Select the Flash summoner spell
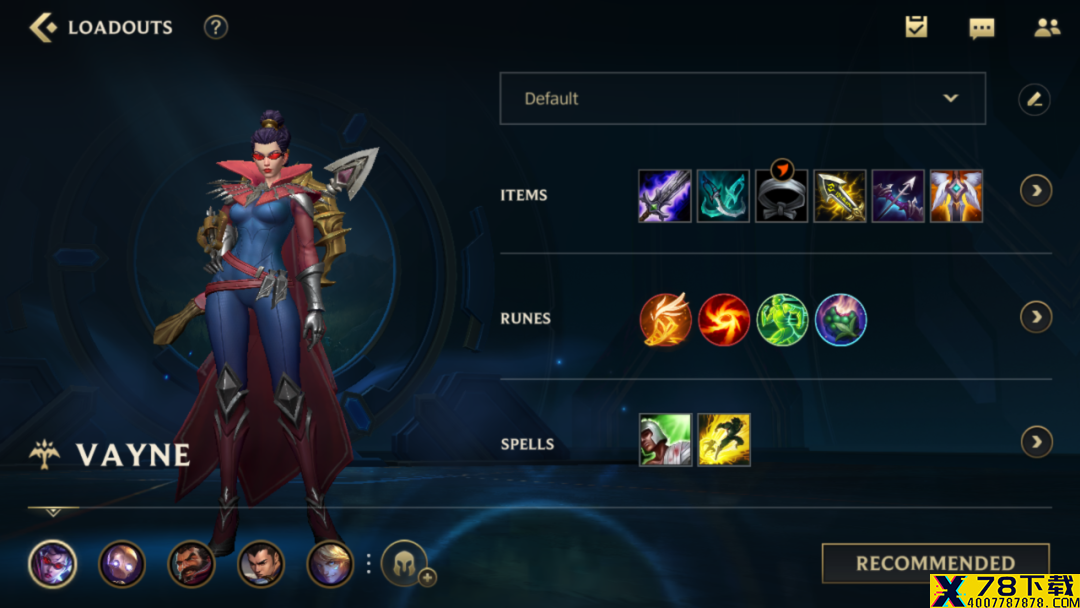Image resolution: width=1080 pixels, height=608 pixels. point(724,440)
